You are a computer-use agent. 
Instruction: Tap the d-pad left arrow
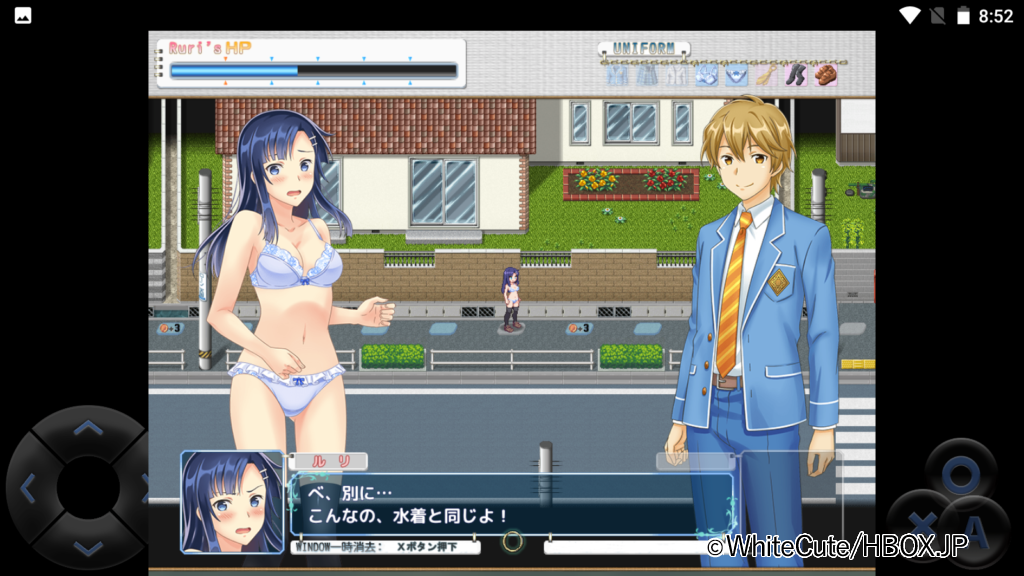coord(28,489)
